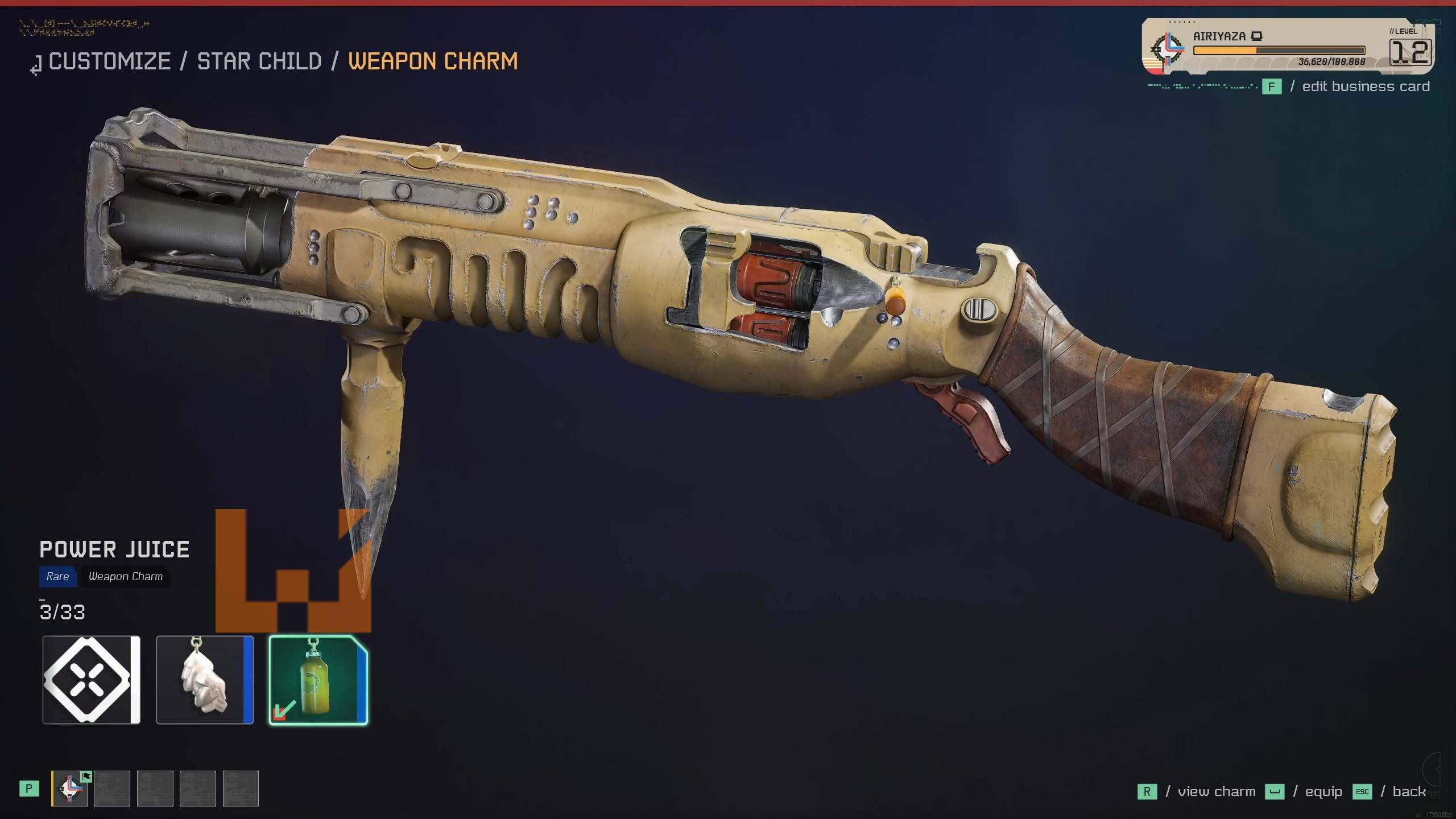Viewport: 1456px width, 819px height.
Task: Open the AIRIYAZA player card
Action: point(1288,47)
